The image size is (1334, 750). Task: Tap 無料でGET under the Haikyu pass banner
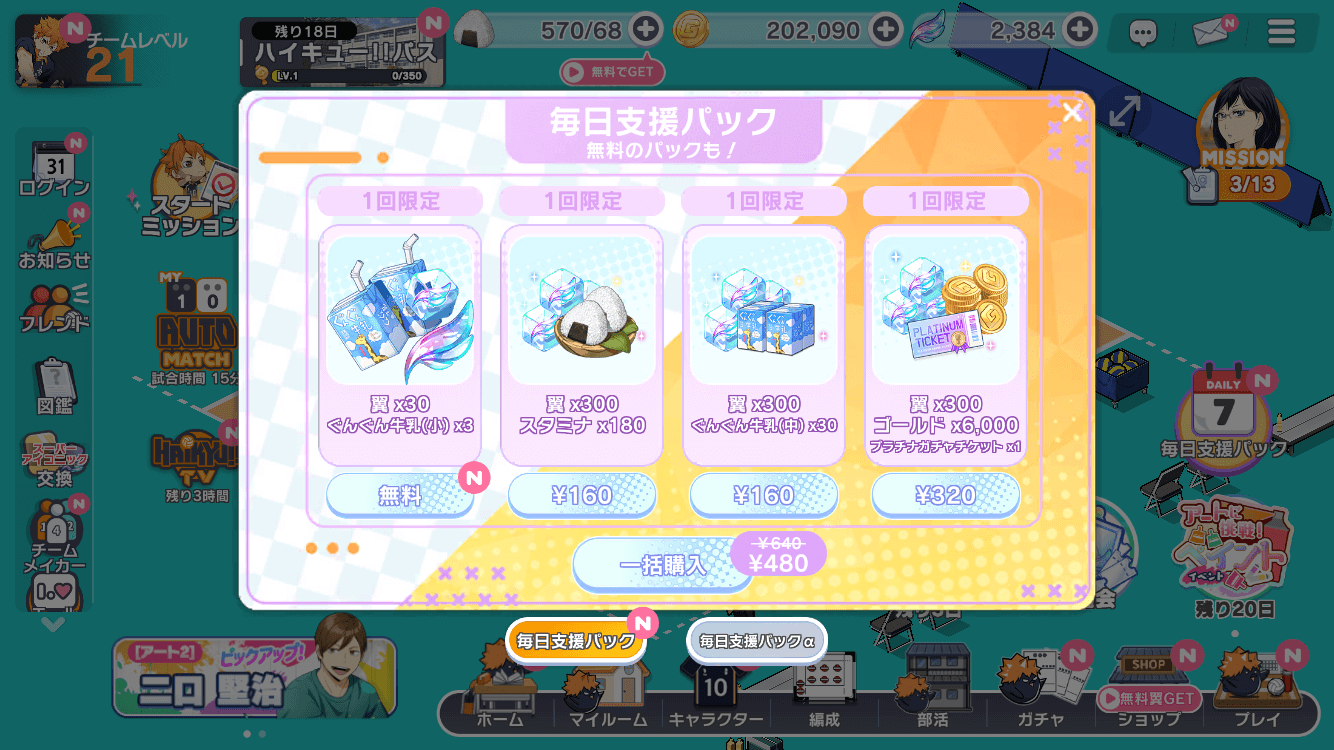[612, 71]
